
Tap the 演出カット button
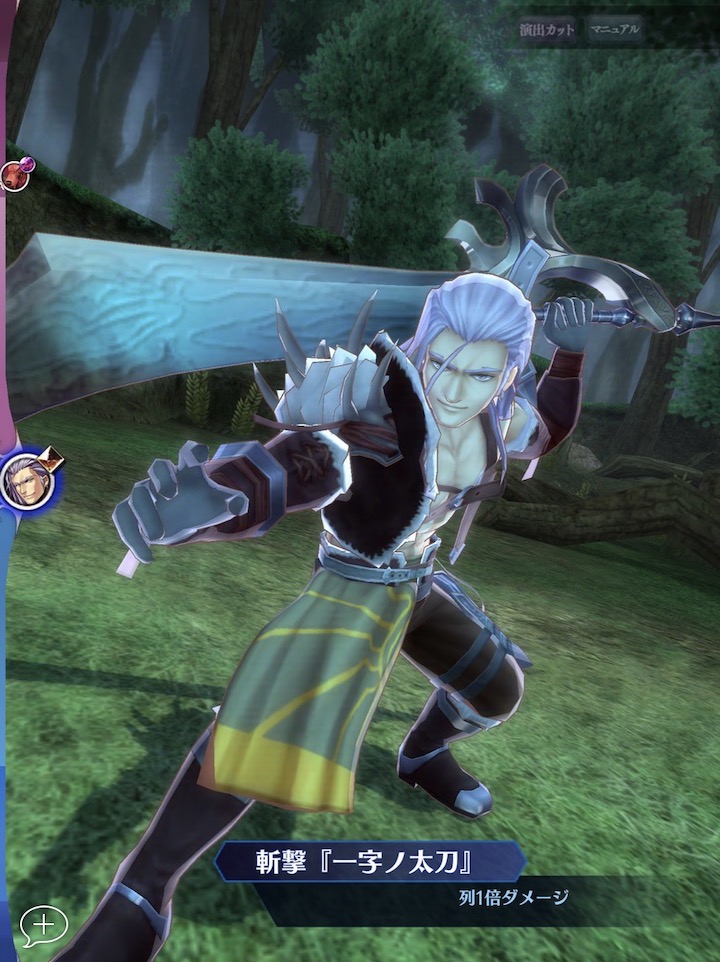(x=547, y=30)
